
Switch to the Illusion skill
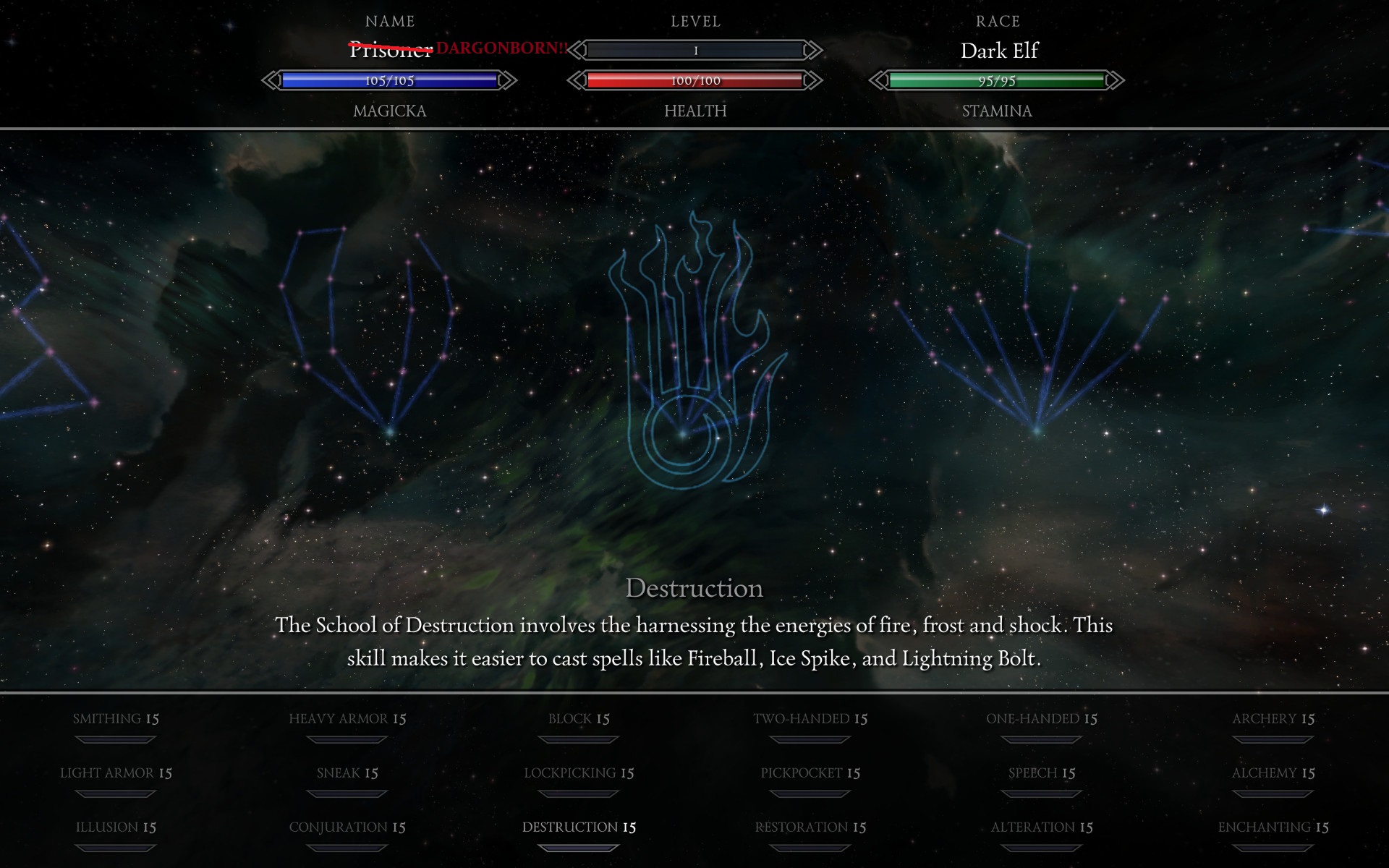point(116,827)
